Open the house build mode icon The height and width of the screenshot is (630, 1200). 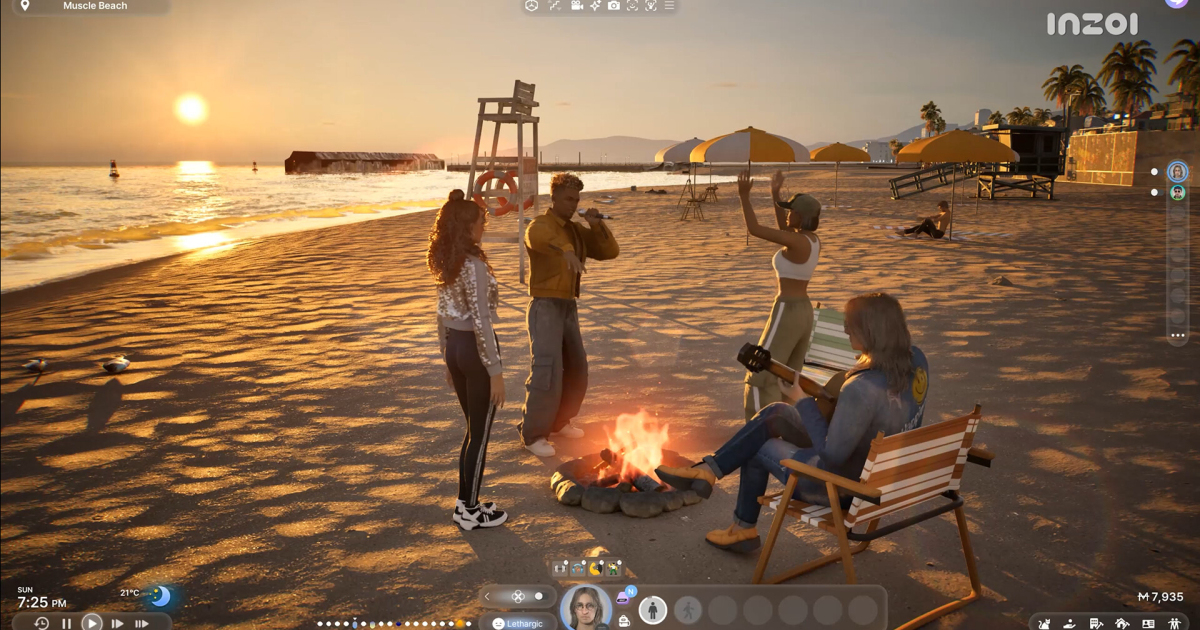click(x=1122, y=624)
